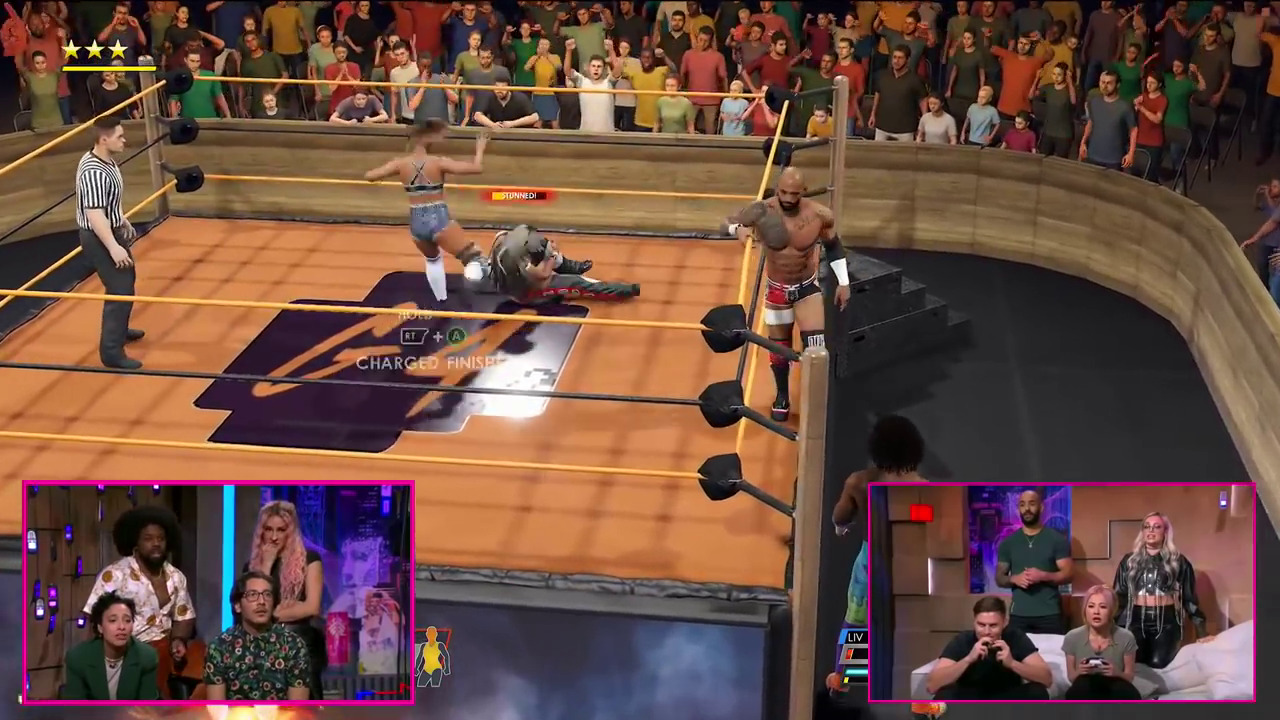The height and width of the screenshot is (720, 1280).
Task: Click the yellow body damage figure icon
Action: pos(432,655)
